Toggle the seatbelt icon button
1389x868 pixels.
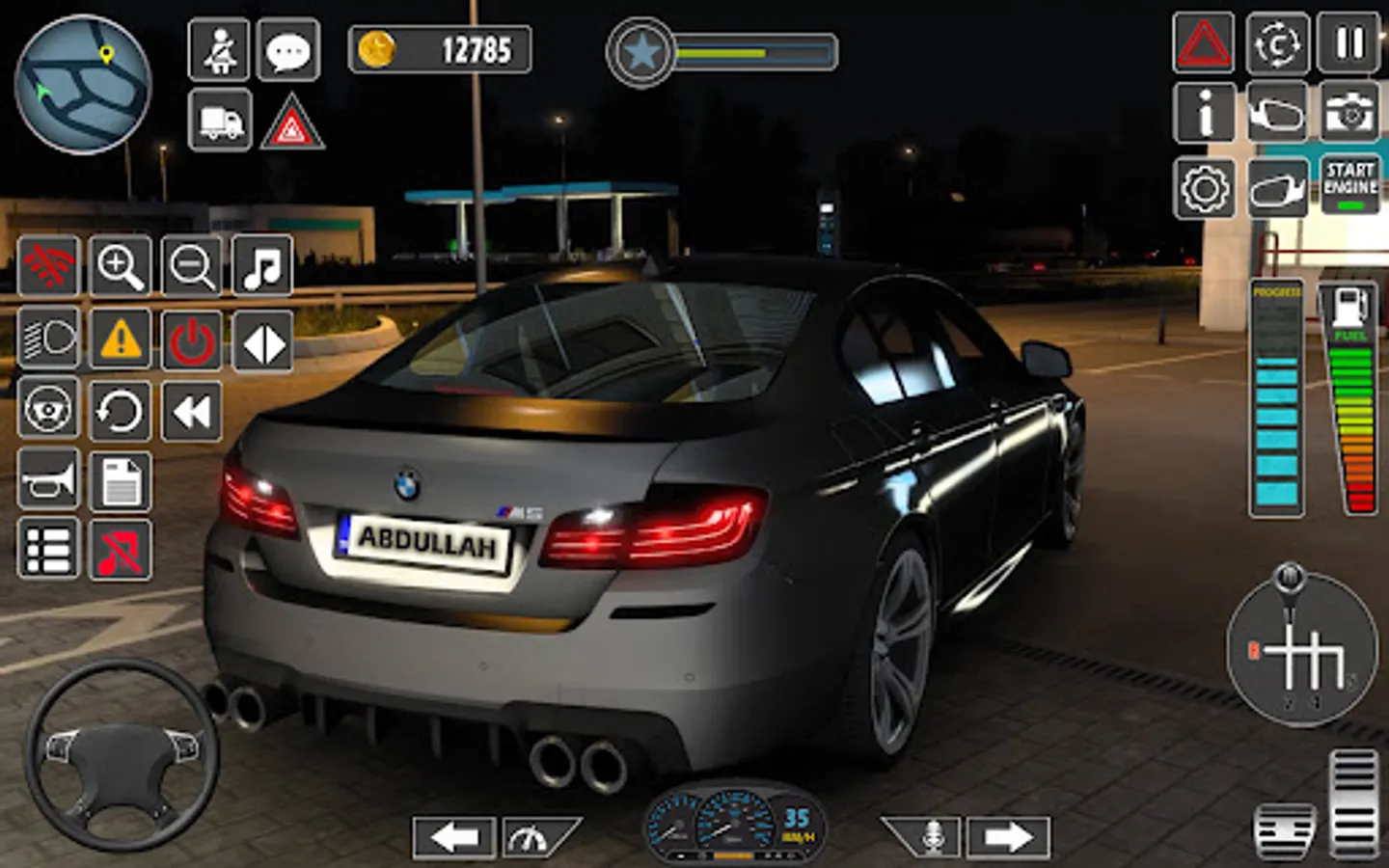point(220,50)
